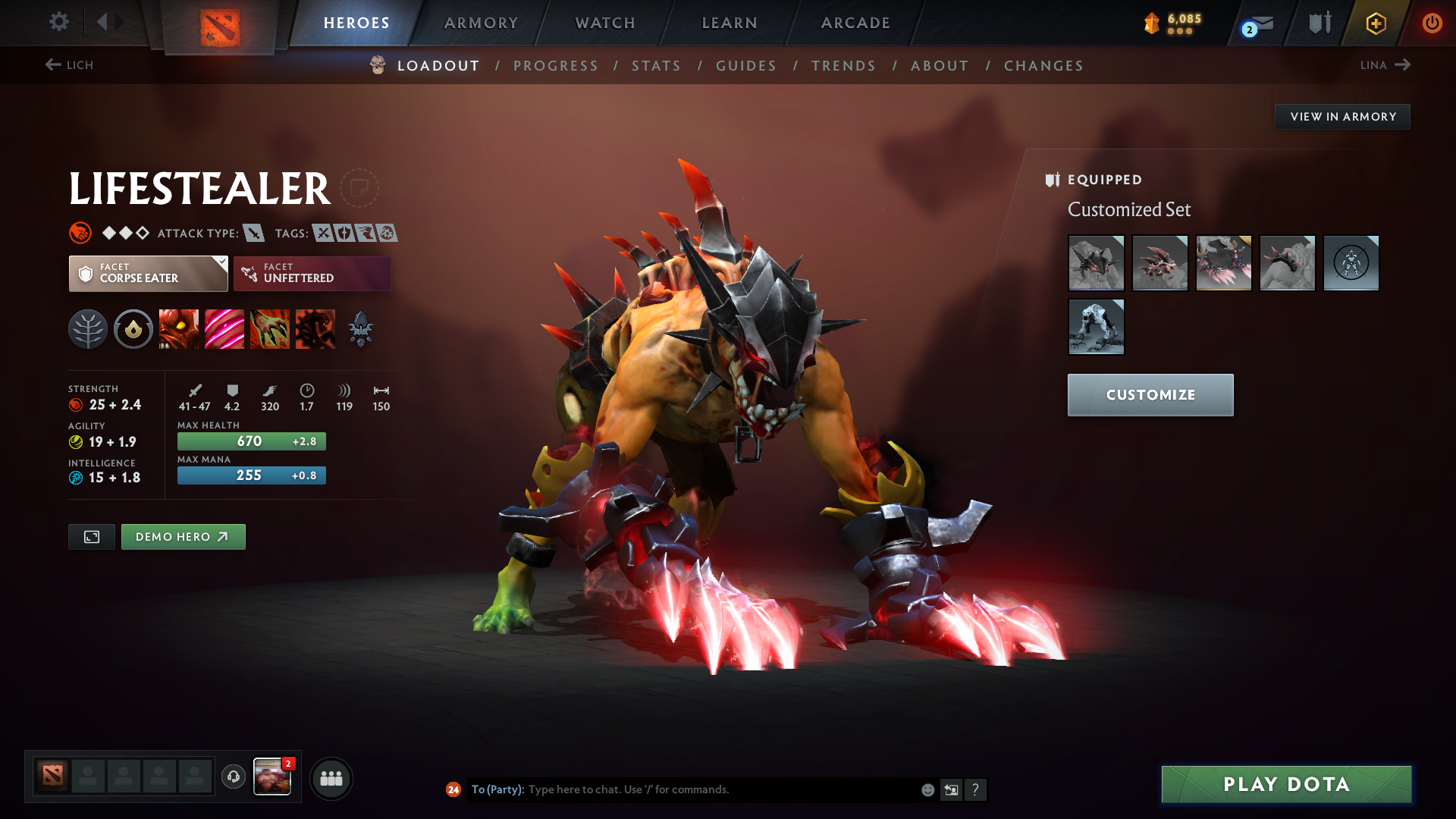Select the first Customized Set item thumbnail
The image size is (1456, 819).
click(x=1096, y=263)
